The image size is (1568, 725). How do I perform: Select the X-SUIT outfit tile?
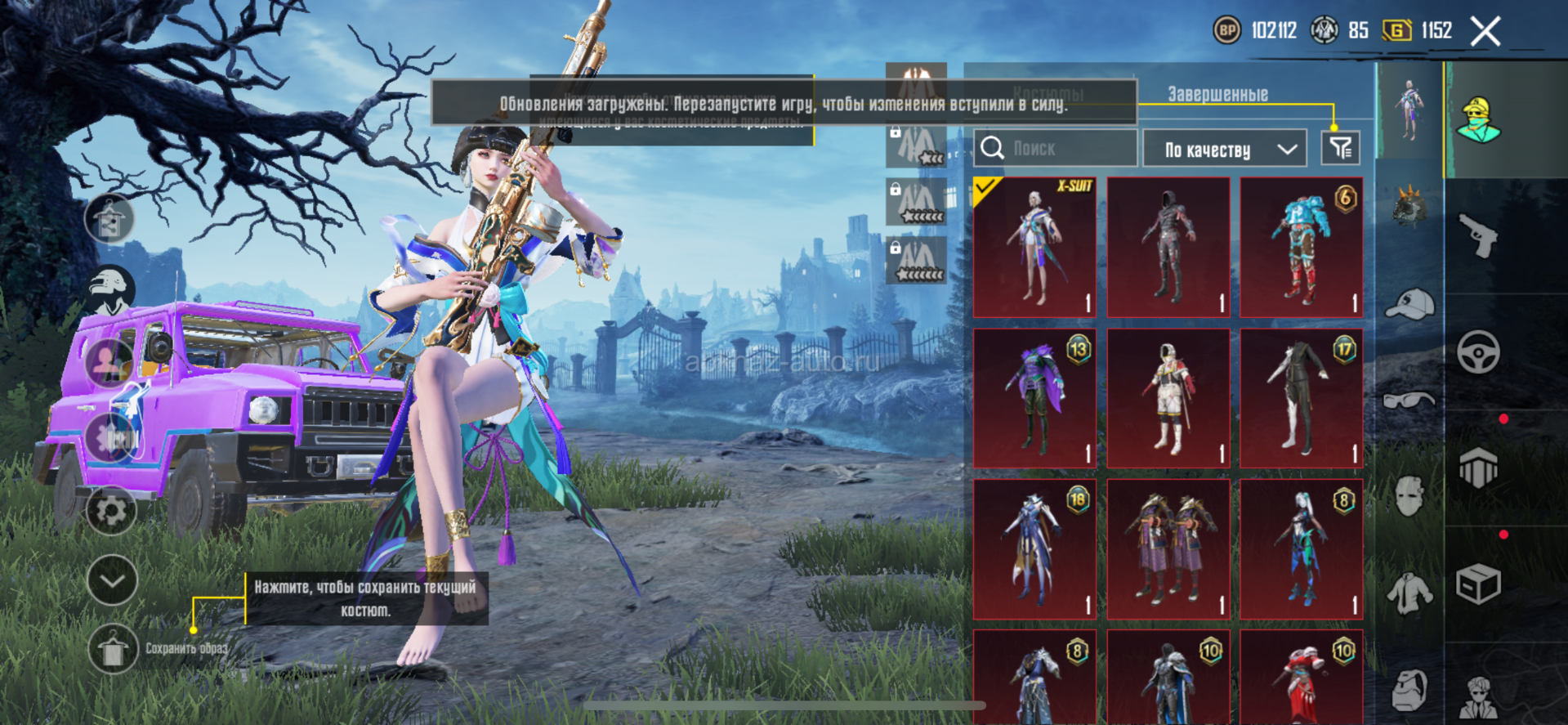tap(1034, 248)
